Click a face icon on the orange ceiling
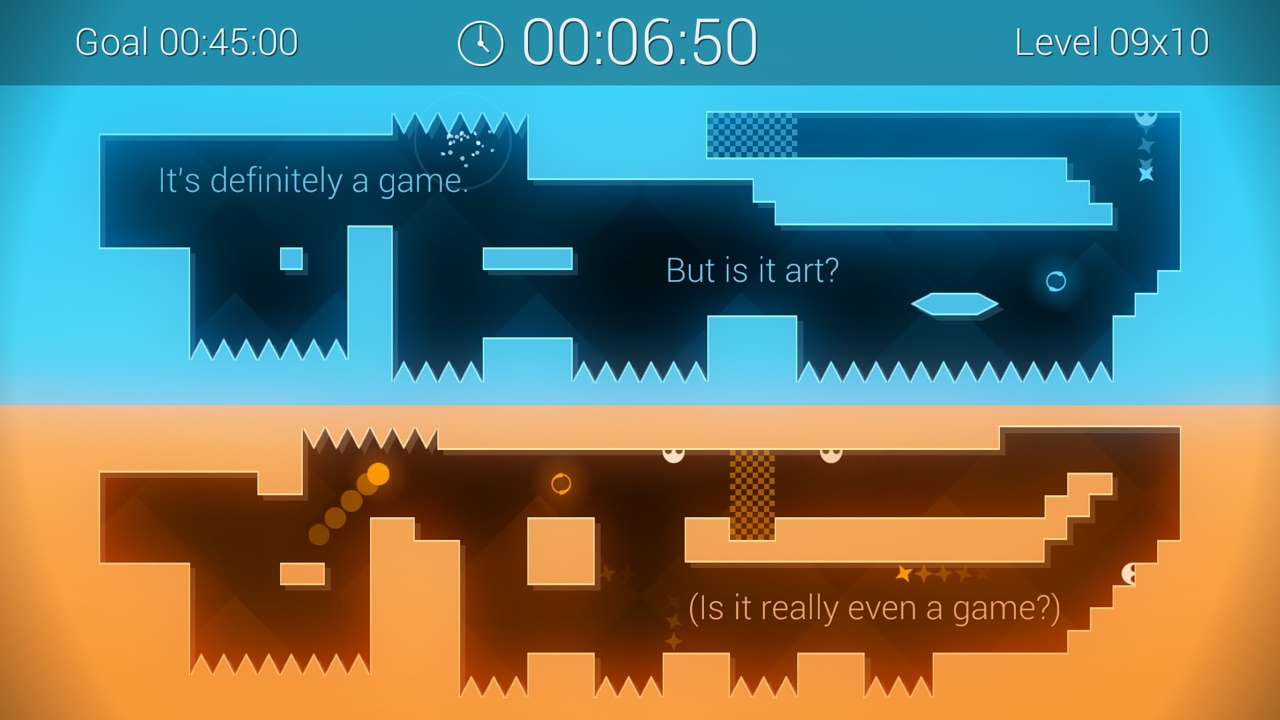Screen dimensions: 1280x720 click(x=672, y=455)
